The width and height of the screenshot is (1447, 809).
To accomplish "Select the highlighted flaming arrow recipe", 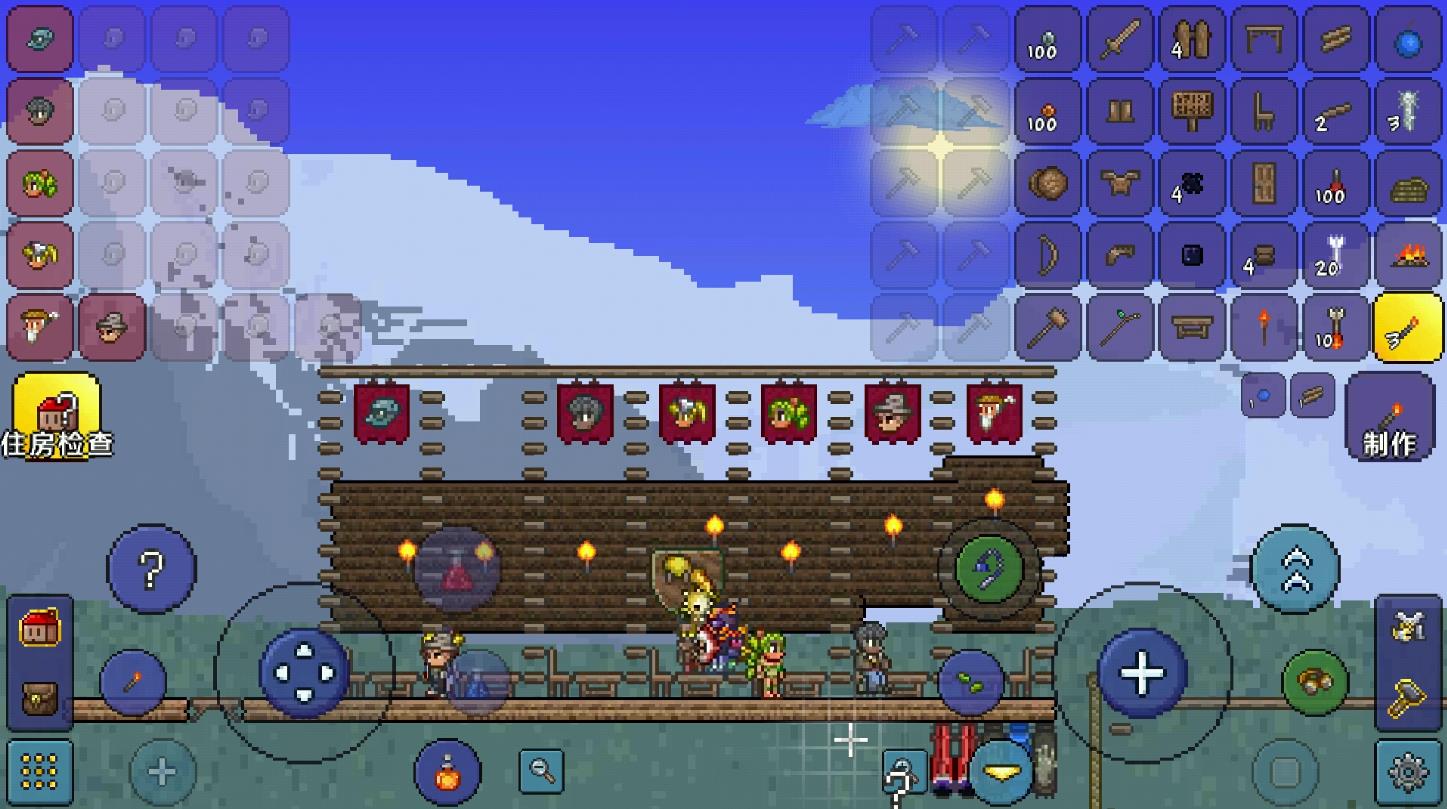I will (1408, 328).
